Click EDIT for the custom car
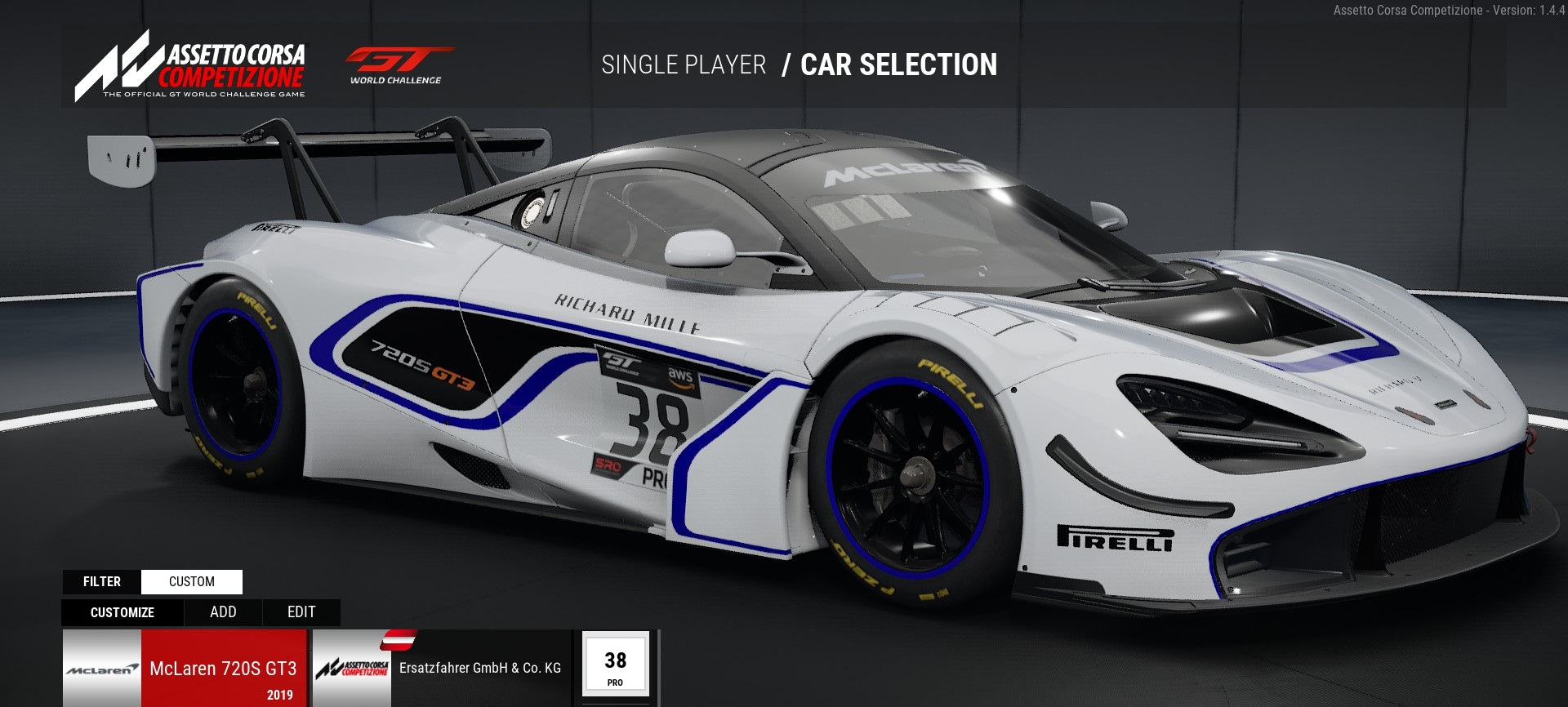This screenshot has width=1568, height=707. point(301,612)
